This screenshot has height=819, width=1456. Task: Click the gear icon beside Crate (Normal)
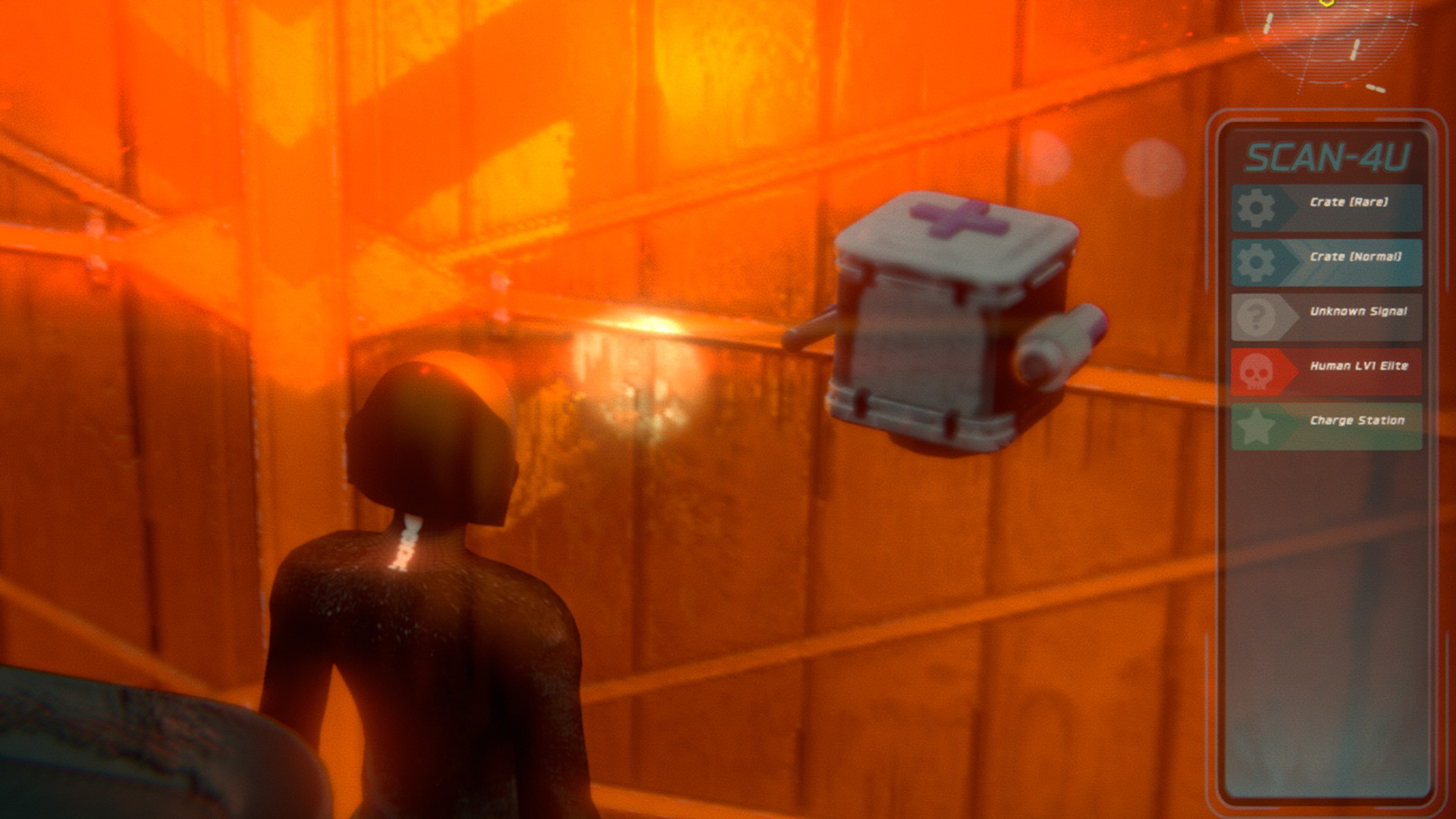1256,263
